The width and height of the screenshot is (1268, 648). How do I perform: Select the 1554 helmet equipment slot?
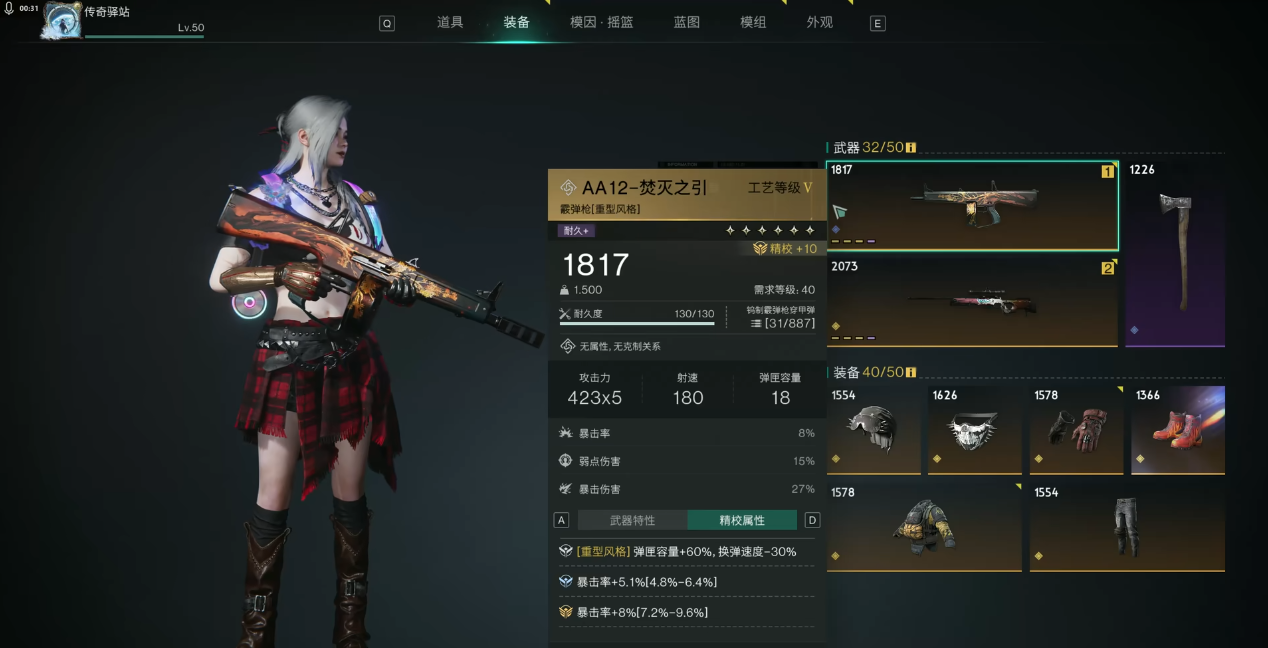(874, 430)
